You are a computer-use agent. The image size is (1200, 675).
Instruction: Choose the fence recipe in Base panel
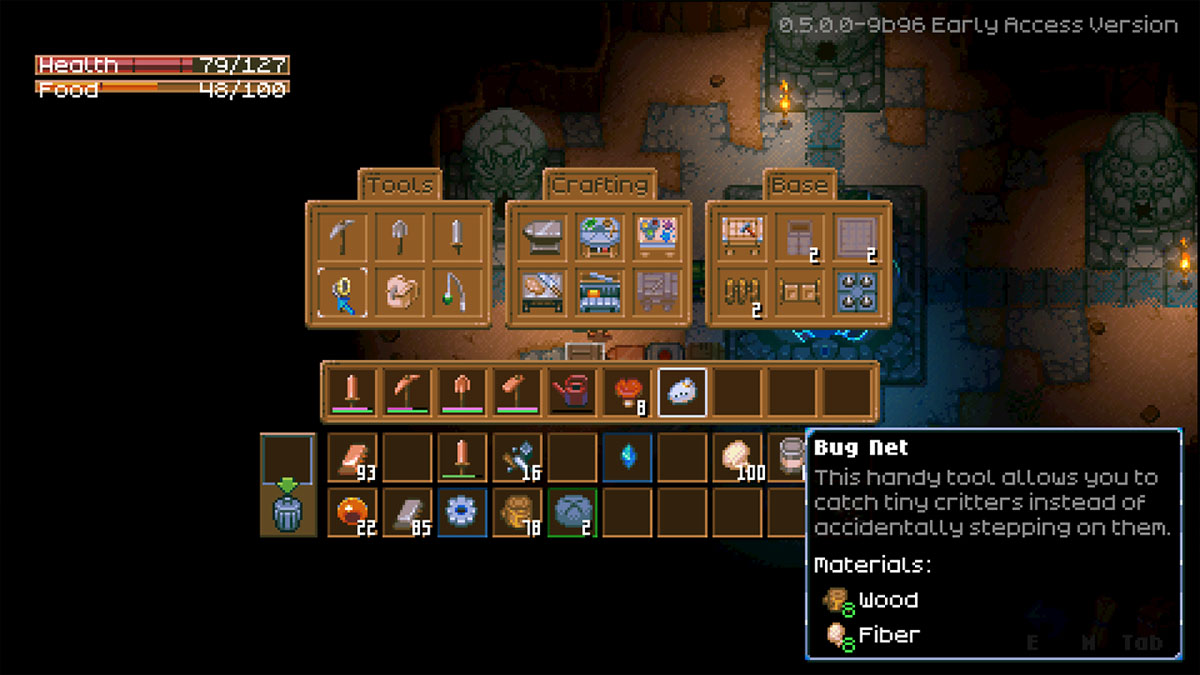[742, 293]
